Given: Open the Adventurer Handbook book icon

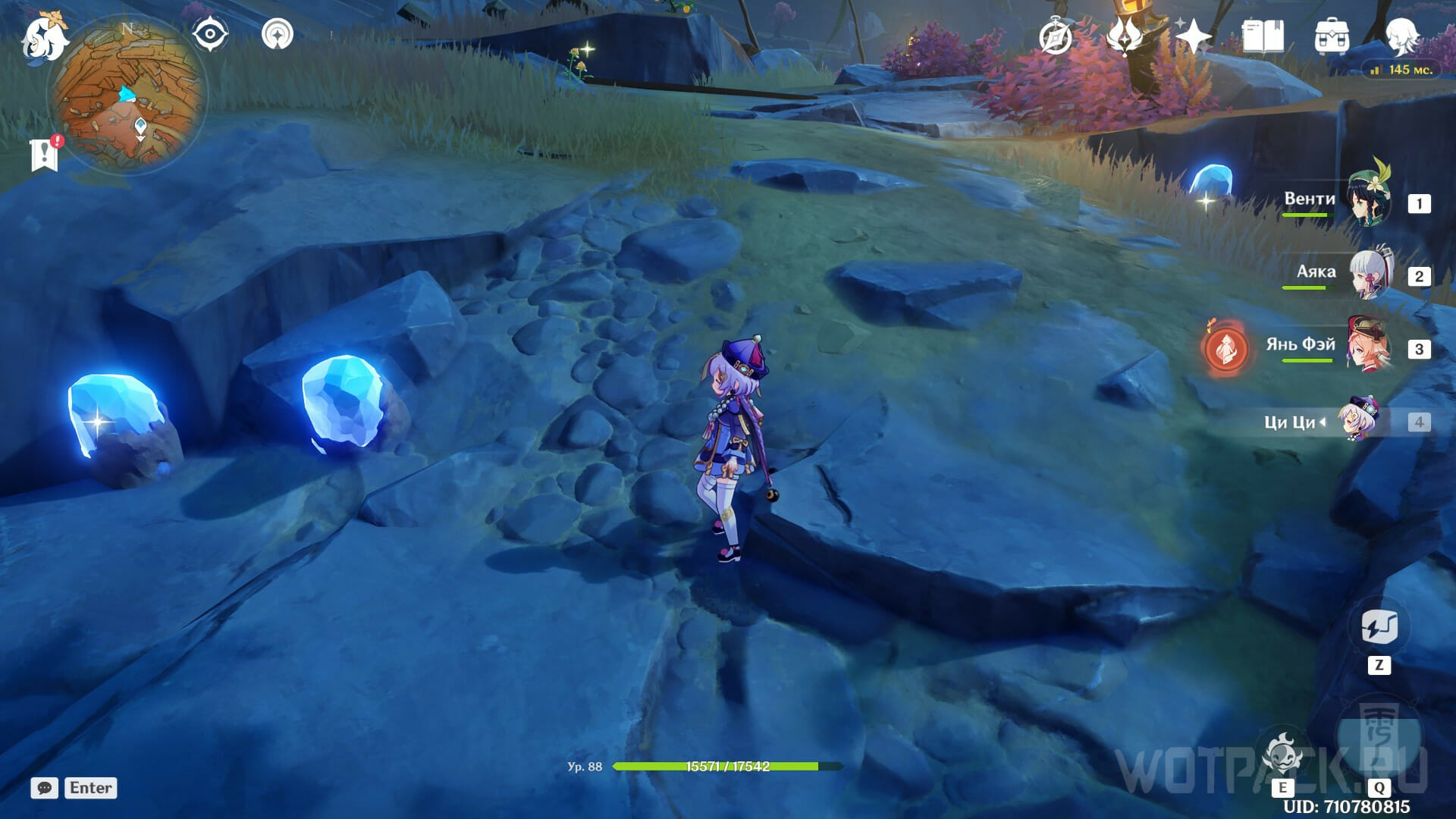Looking at the screenshot, I should coord(1262,36).
